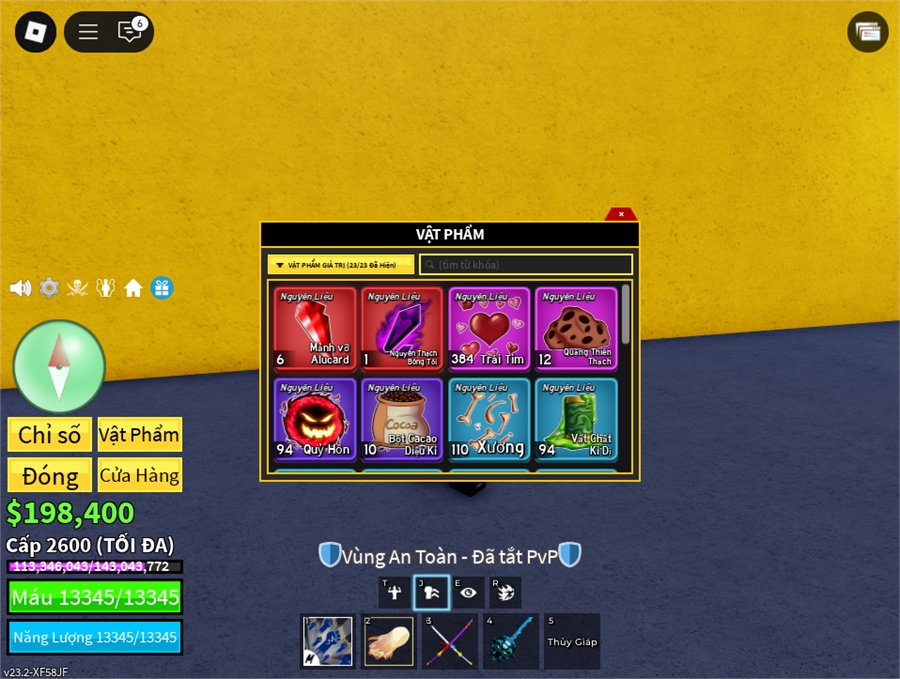
Task: Open the Chỉ số stats menu
Action: pyautogui.click(x=49, y=435)
